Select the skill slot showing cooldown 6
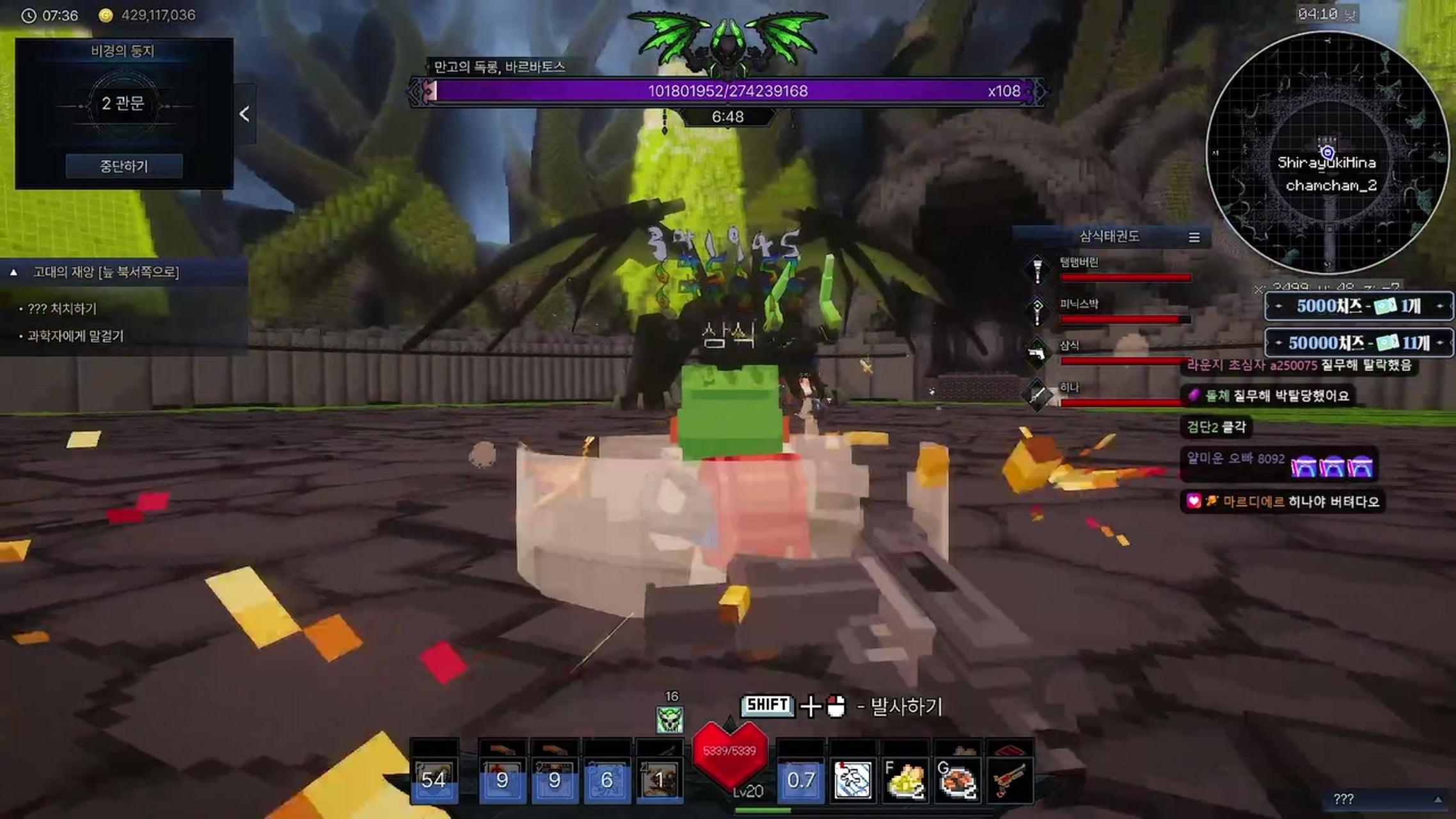The height and width of the screenshot is (819, 1456). pos(606,779)
